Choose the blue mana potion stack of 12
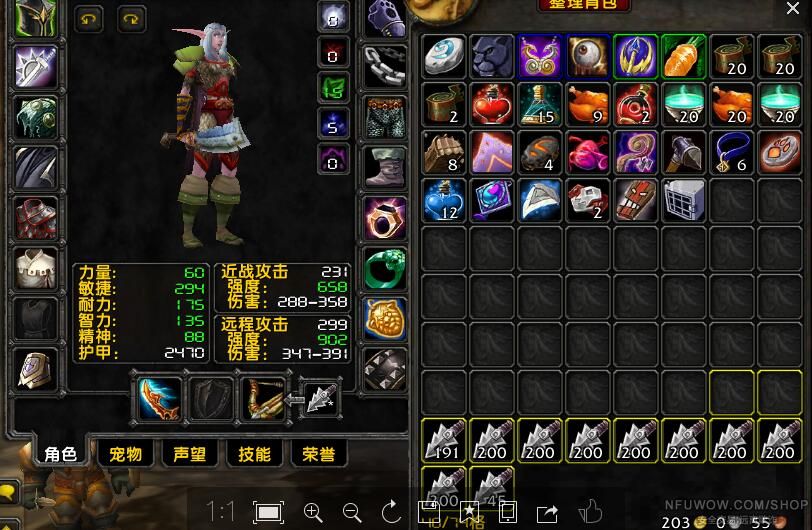Screen dimensions: 812x530 (x=443, y=199)
